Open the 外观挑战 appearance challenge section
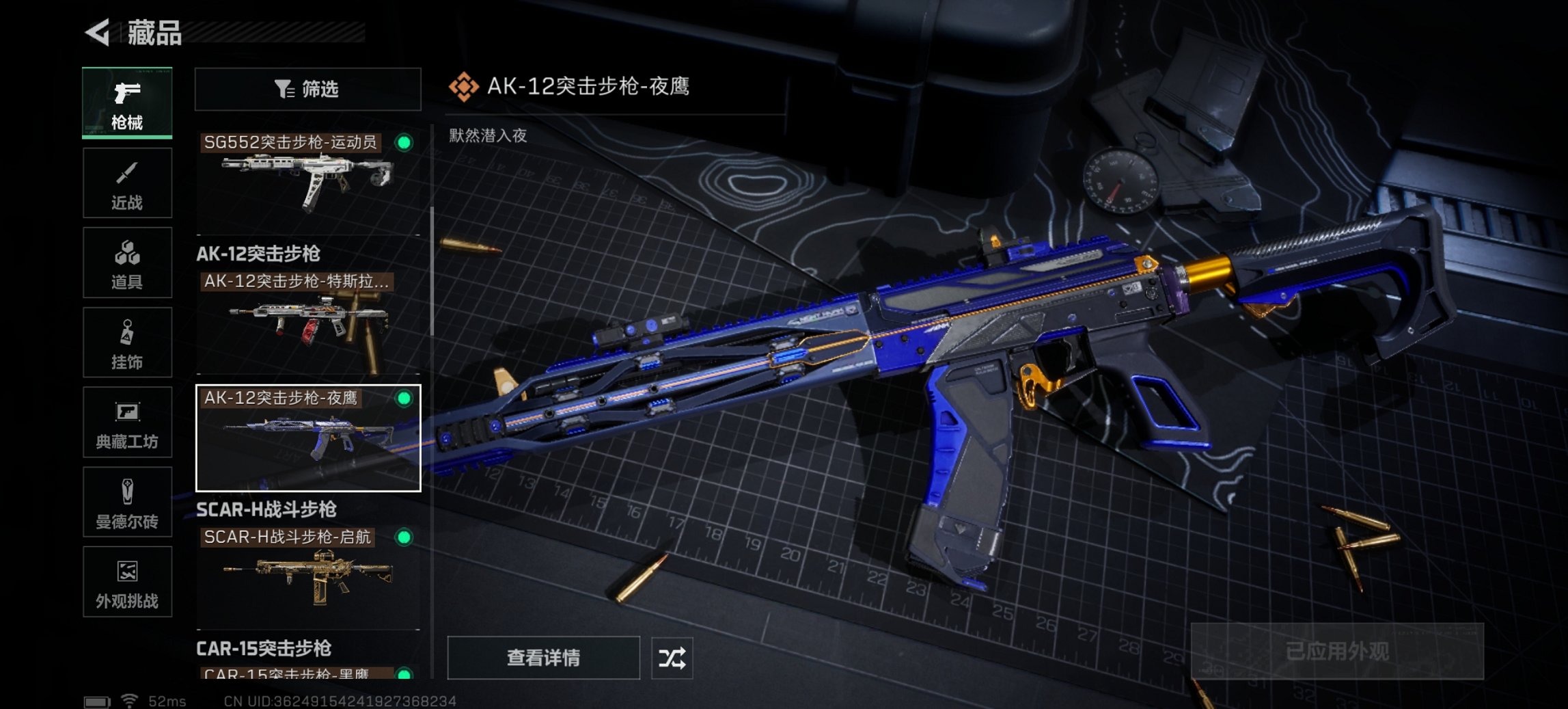 (127, 583)
